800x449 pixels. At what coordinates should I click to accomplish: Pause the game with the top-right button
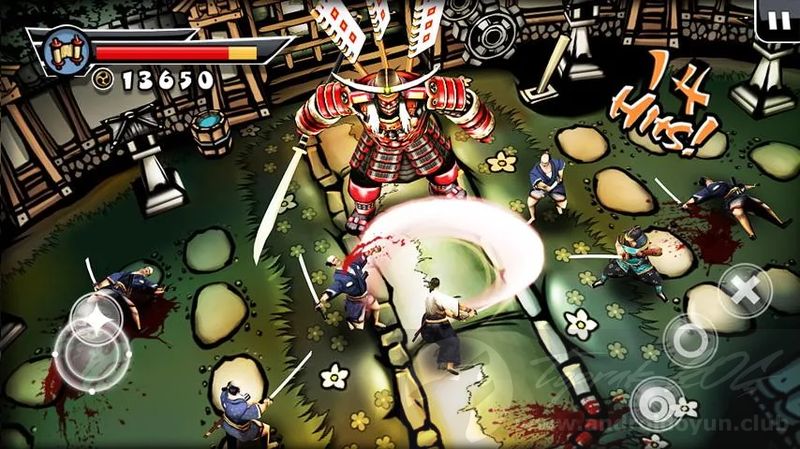pos(775,19)
